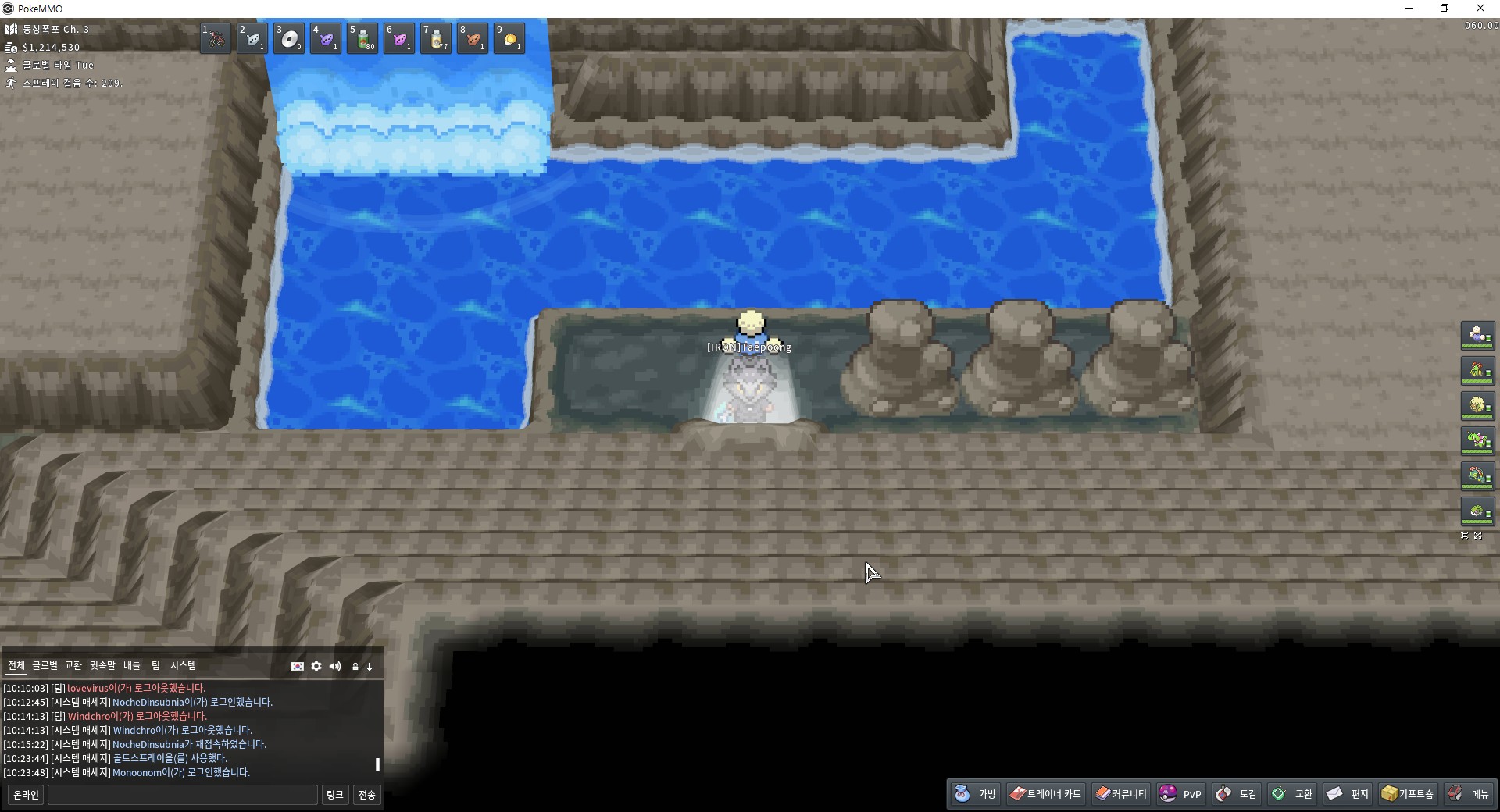Open the 편지 (Mail) window
Screen dimensions: 1500x812
click(x=1348, y=794)
